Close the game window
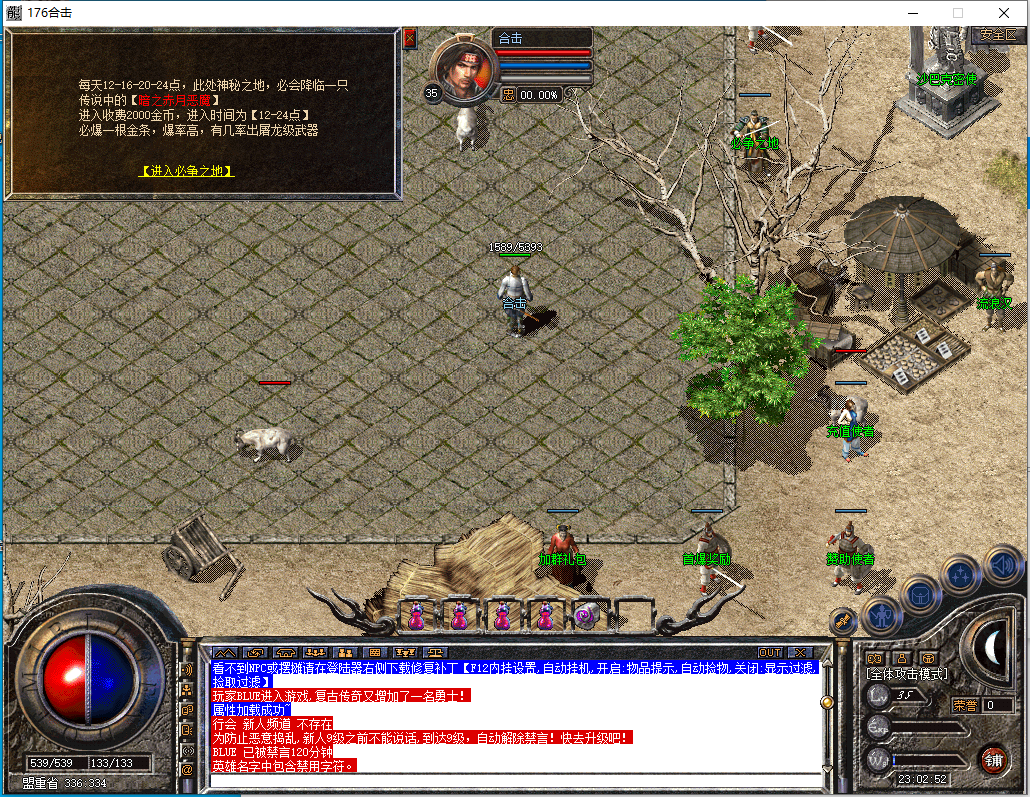The height and width of the screenshot is (797, 1030). click(x=1002, y=13)
